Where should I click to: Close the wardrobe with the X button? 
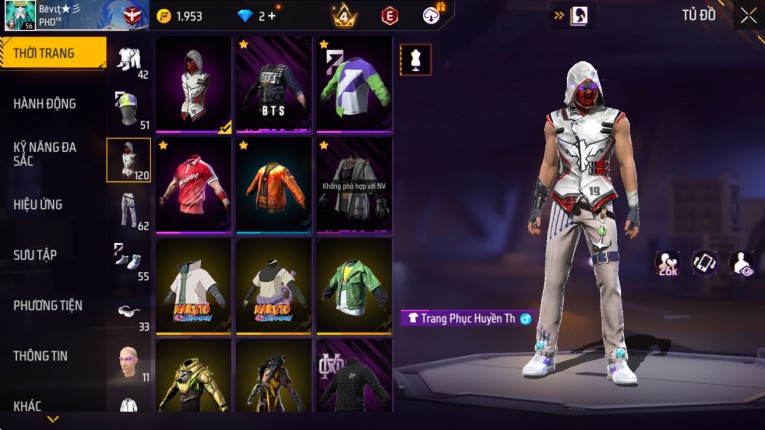point(748,16)
